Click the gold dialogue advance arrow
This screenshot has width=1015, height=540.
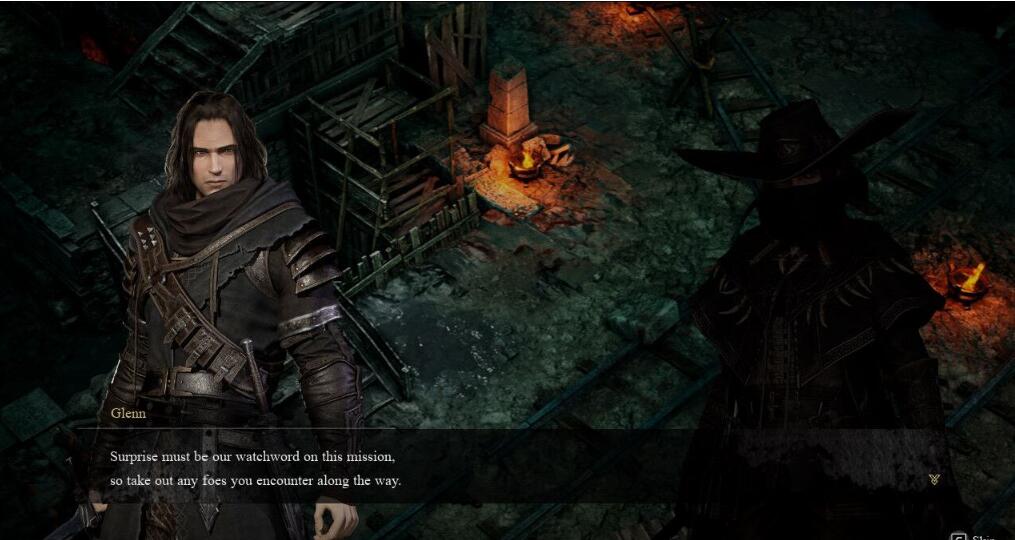coord(934,480)
